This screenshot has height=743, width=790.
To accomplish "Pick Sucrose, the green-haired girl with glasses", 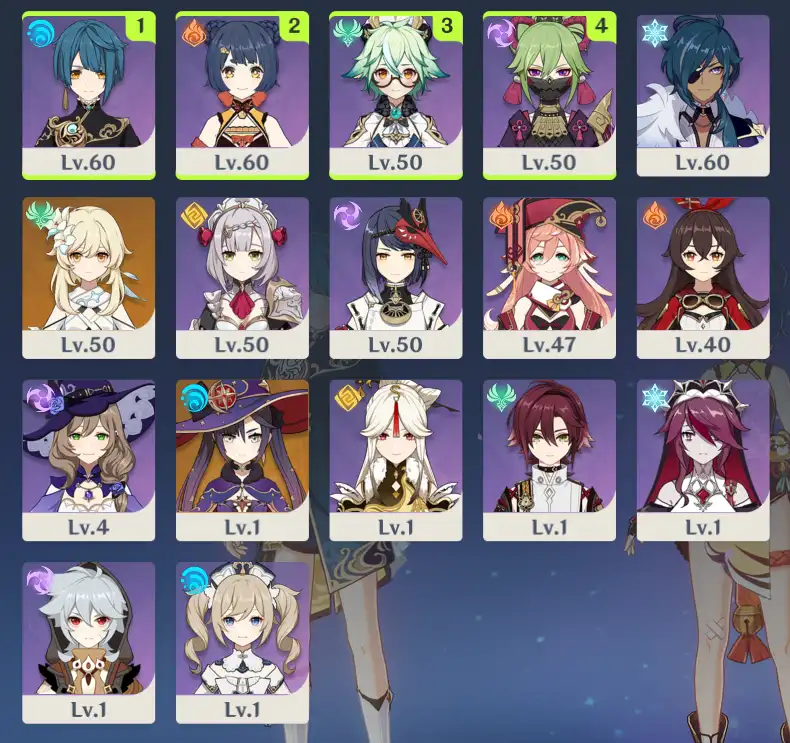I will click(x=395, y=96).
